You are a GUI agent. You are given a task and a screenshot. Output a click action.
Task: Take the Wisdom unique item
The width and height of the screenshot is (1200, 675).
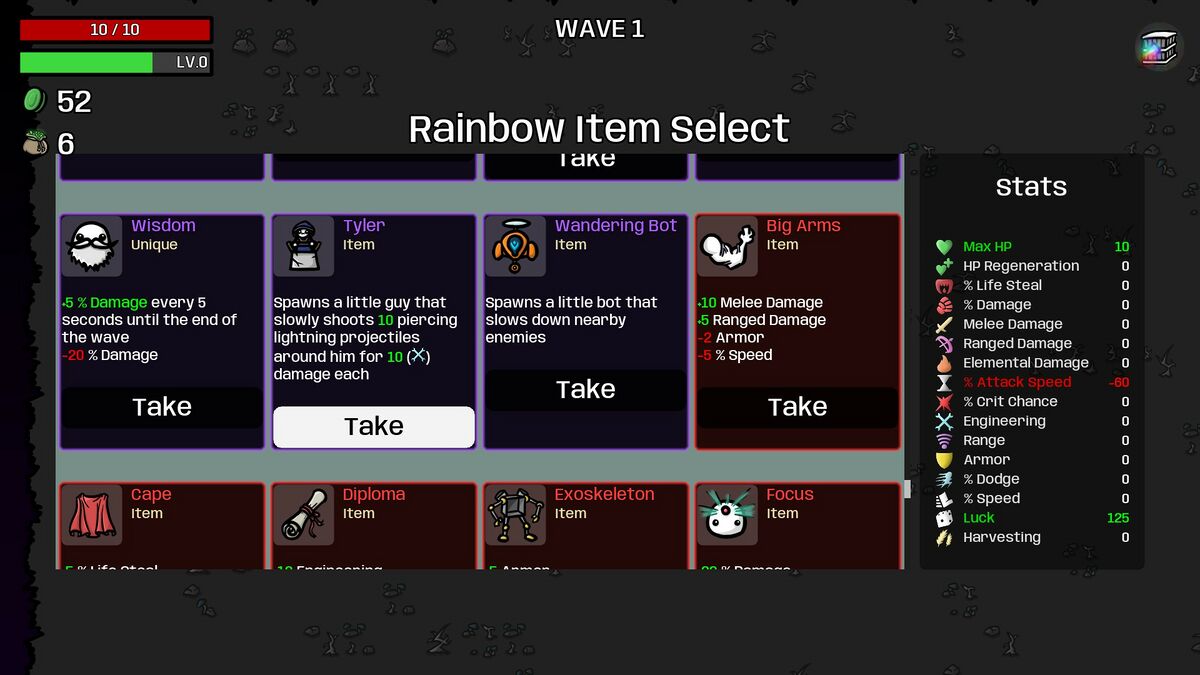162,407
